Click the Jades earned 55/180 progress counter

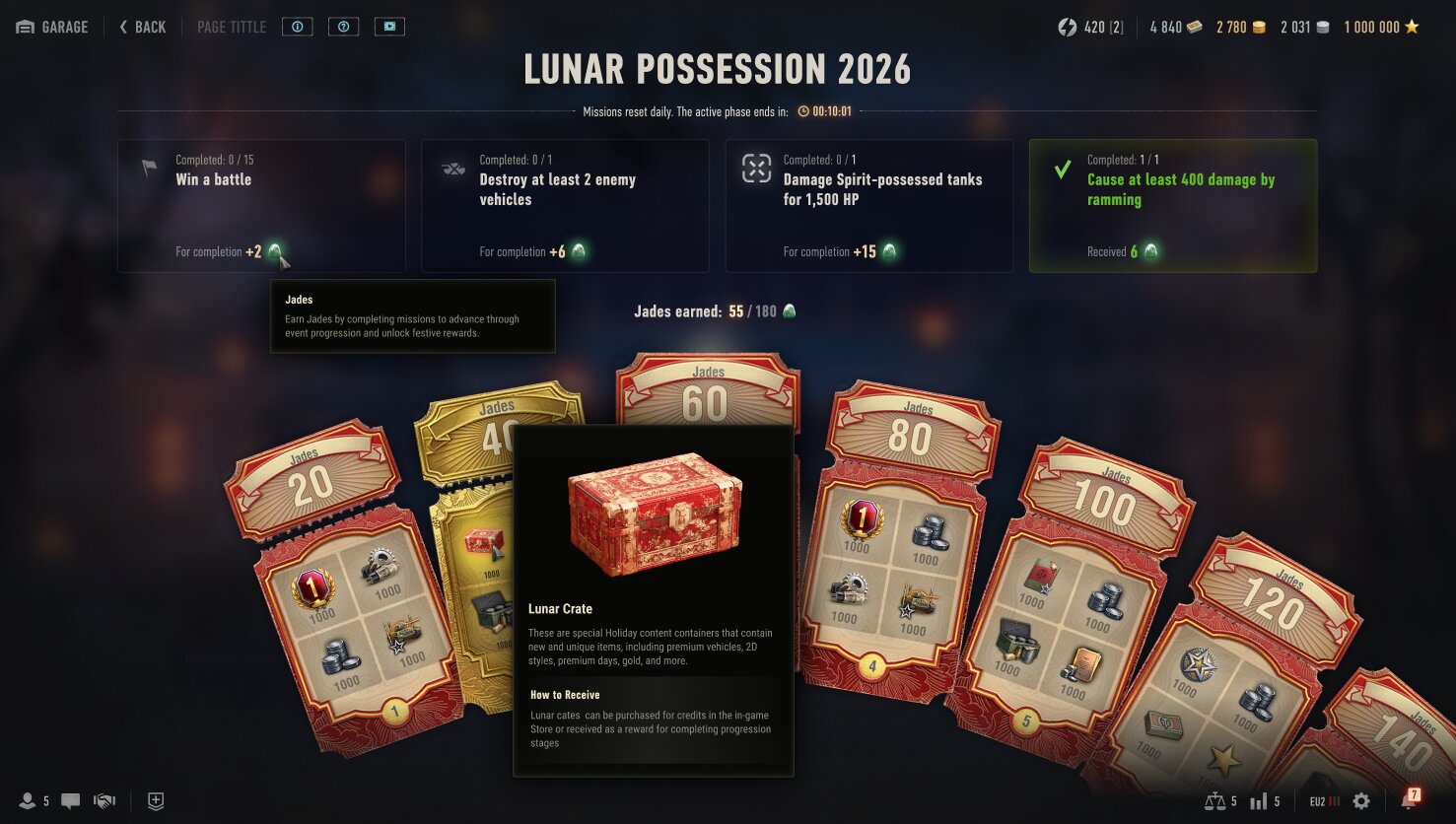(713, 310)
